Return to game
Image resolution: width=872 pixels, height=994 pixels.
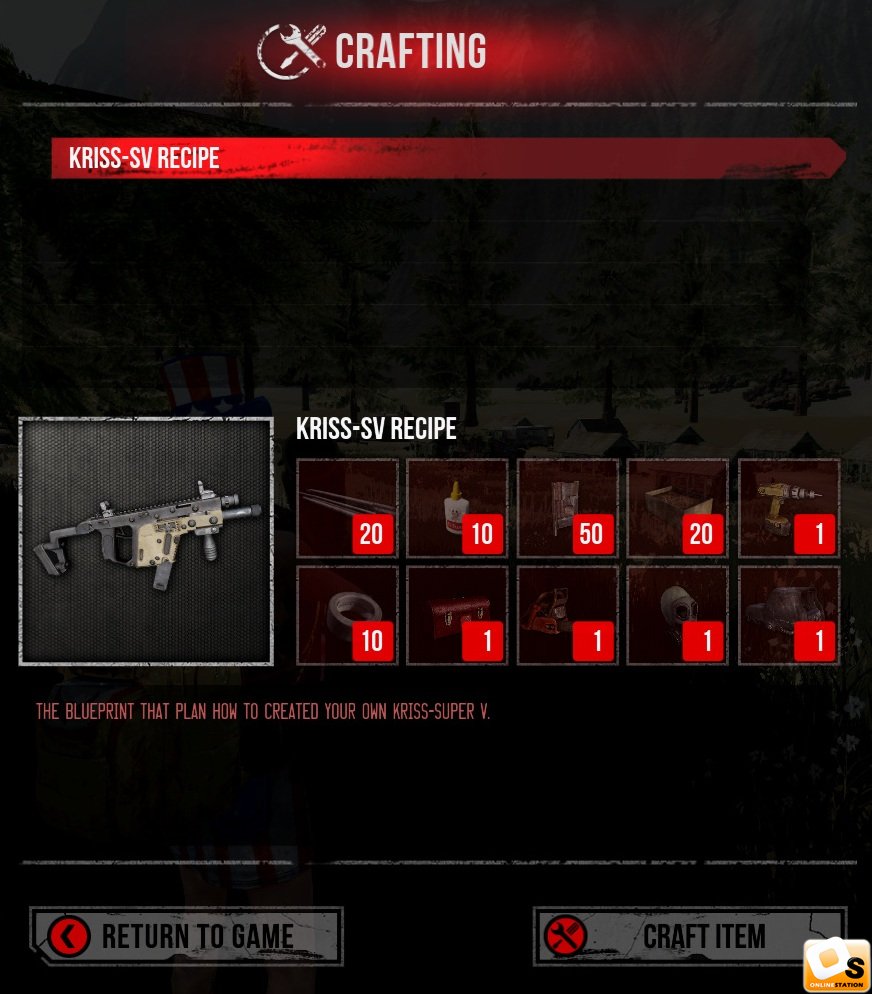click(x=186, y=936)
